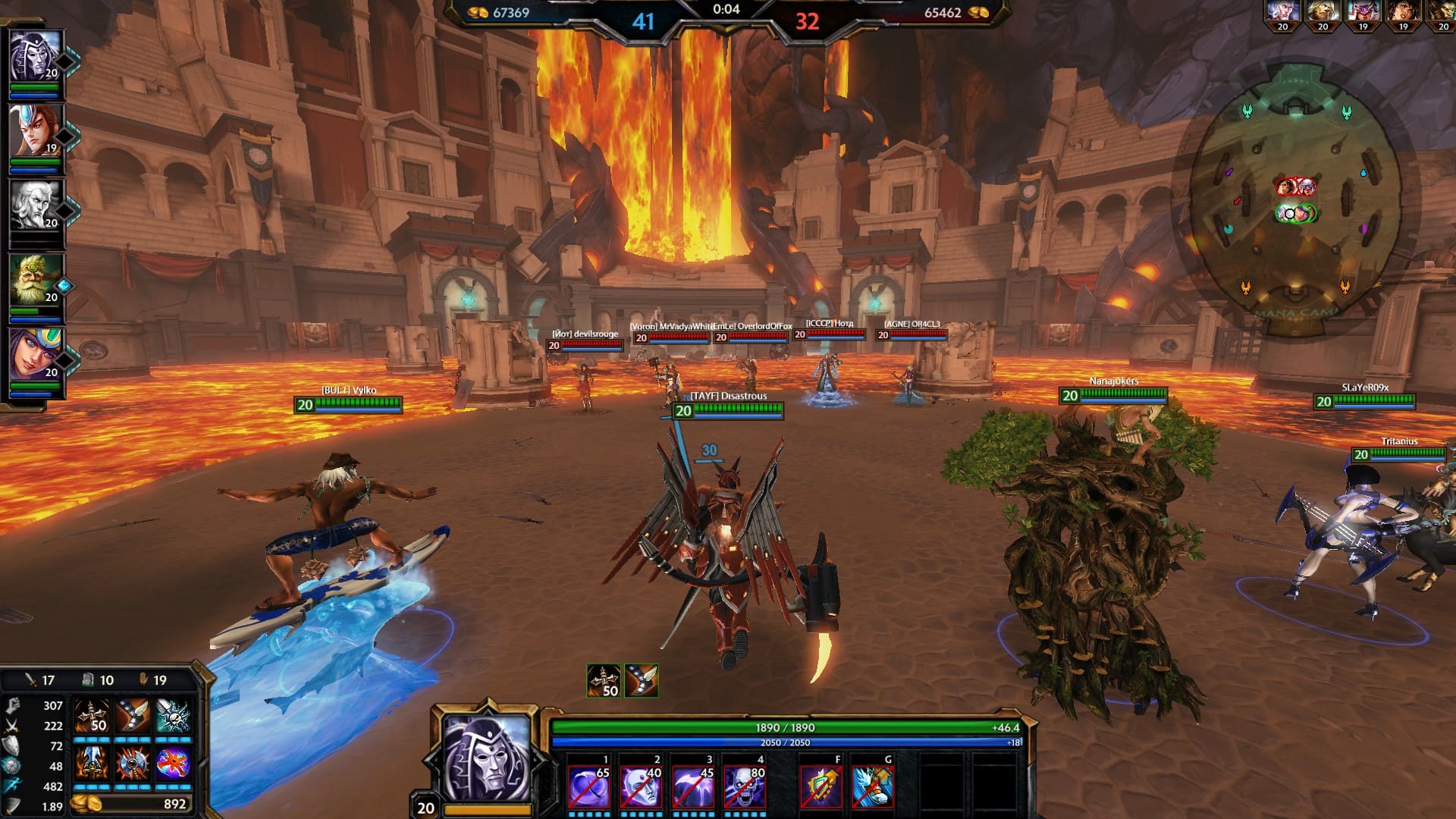Select the round axe-shield item in inventory
This screenshot has height=819, width=1456.
click(133, 763)
